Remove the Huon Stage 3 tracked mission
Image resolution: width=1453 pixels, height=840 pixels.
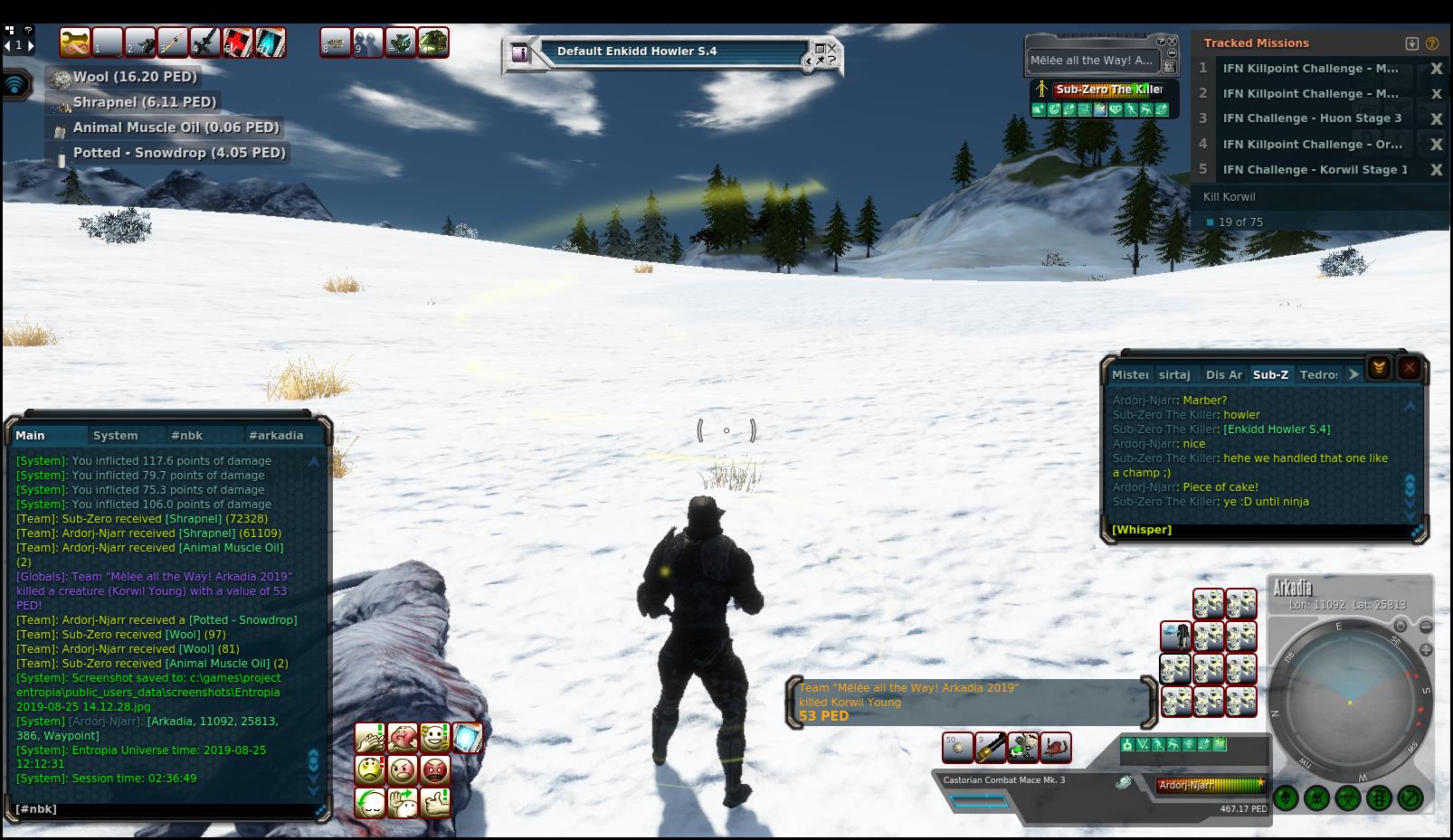click(x=1436, y=118)
